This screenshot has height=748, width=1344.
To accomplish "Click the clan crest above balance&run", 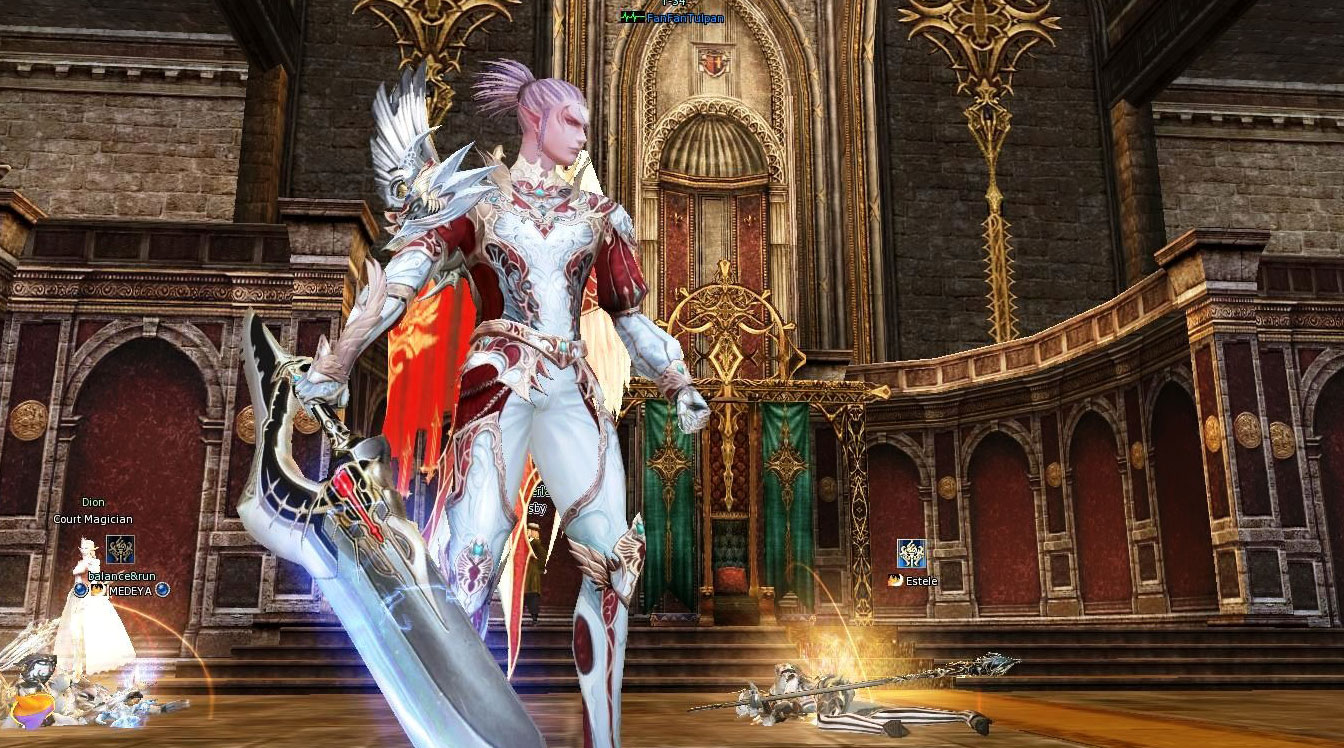I will (x=120, y=549).
